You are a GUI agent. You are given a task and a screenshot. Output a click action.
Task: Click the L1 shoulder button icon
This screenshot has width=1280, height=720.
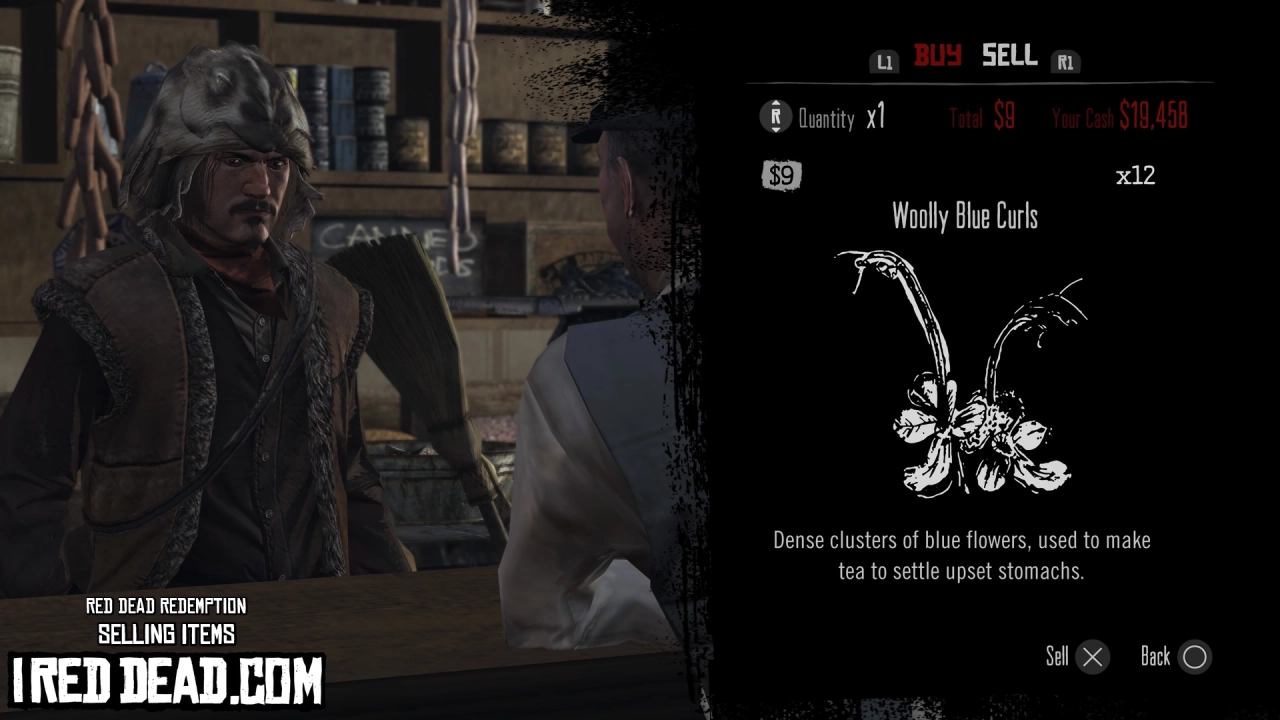pyautogui.click(x=884, y=60)
